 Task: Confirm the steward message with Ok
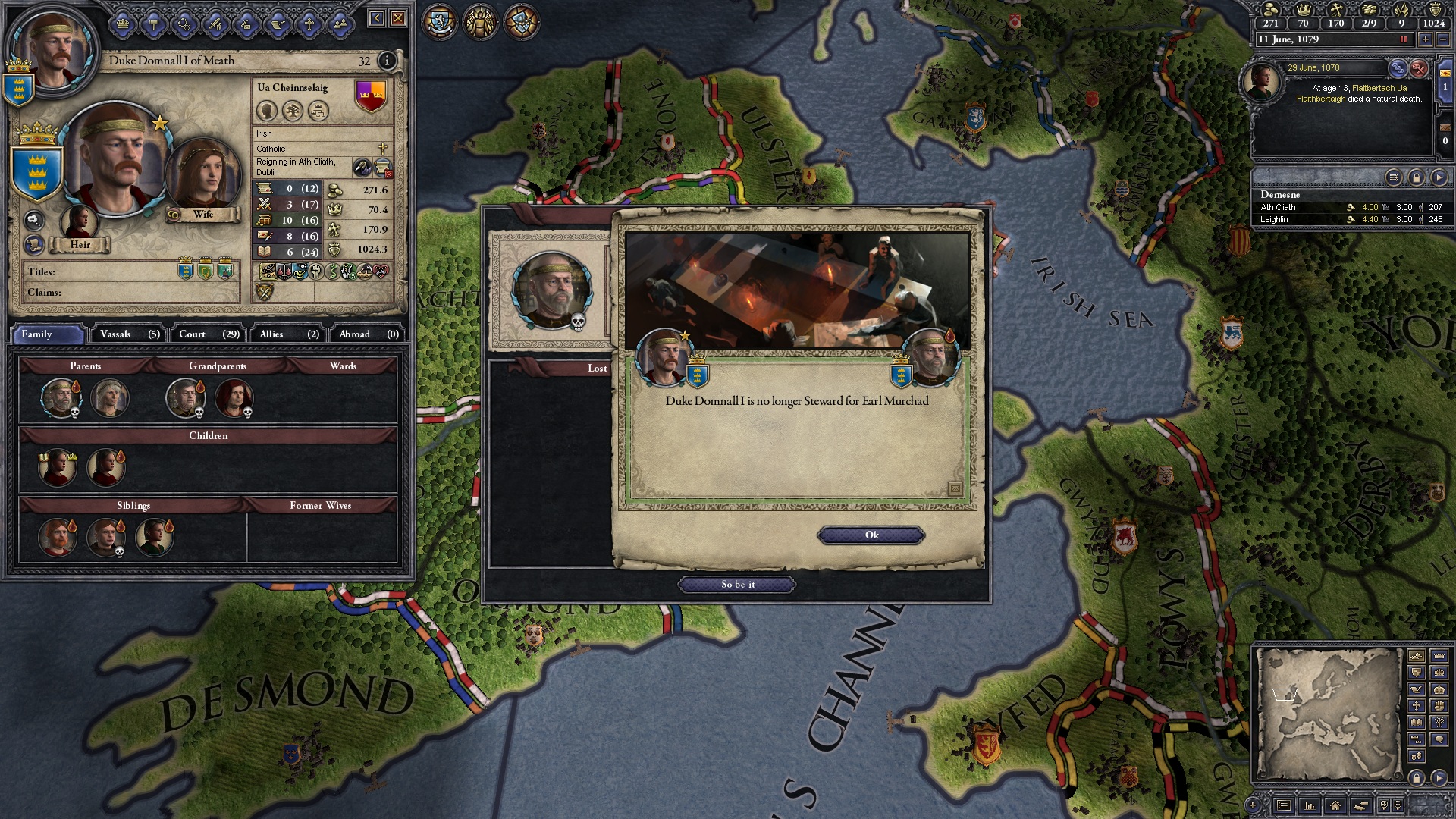click(x=871, y=535)
